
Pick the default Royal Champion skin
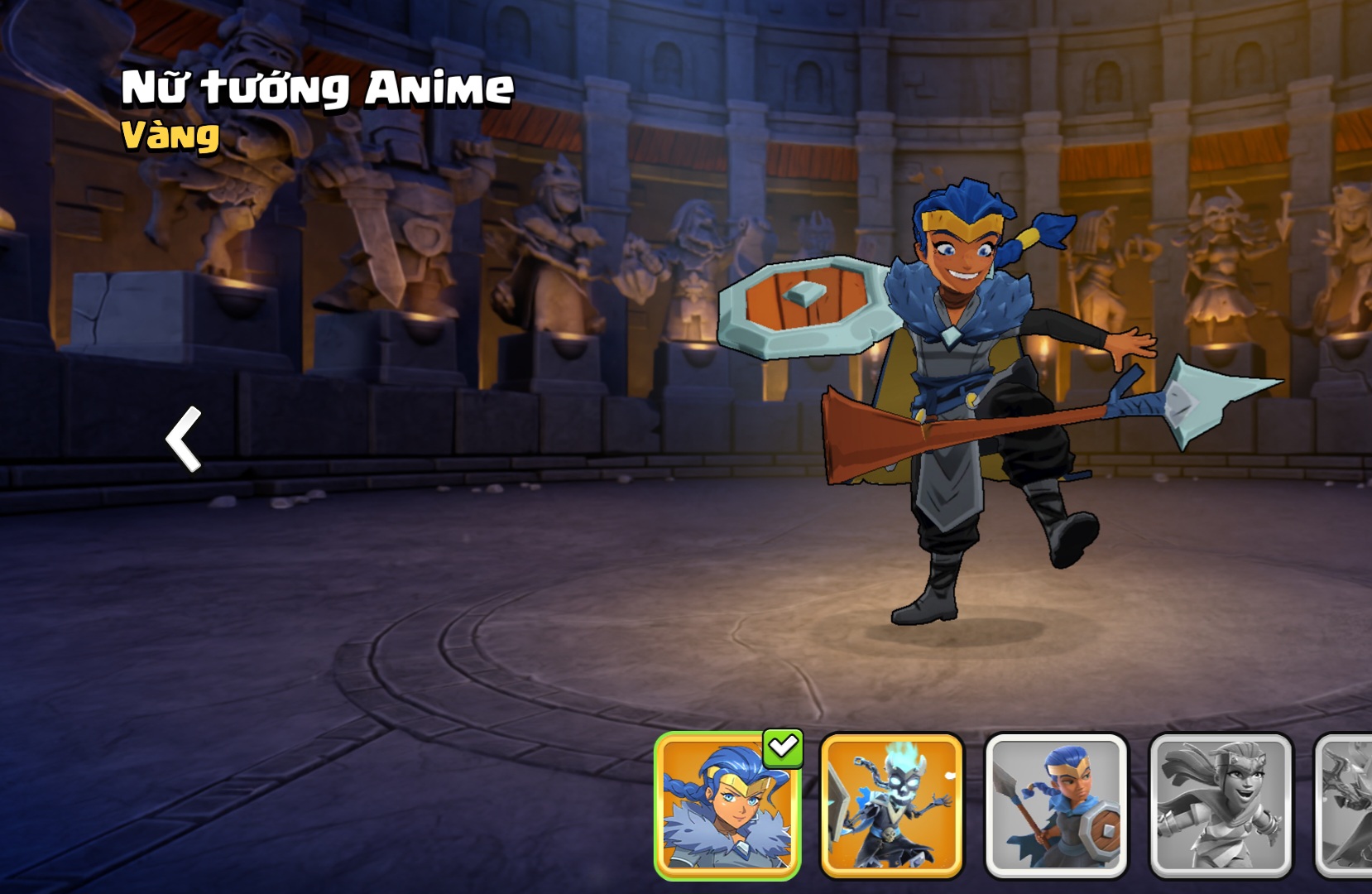[1056, 805]
